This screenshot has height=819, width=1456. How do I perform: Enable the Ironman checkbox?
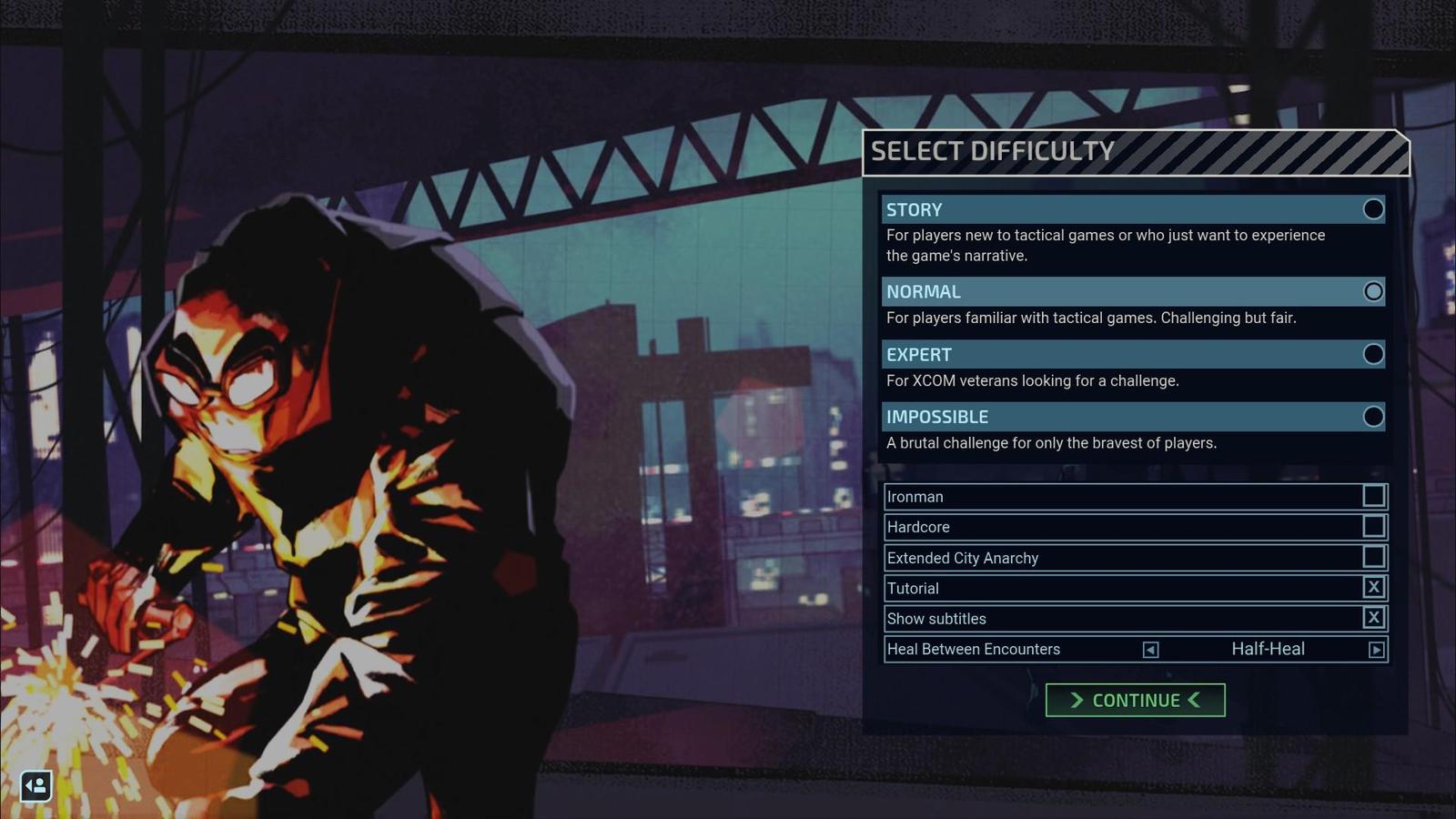point(1374,496)
